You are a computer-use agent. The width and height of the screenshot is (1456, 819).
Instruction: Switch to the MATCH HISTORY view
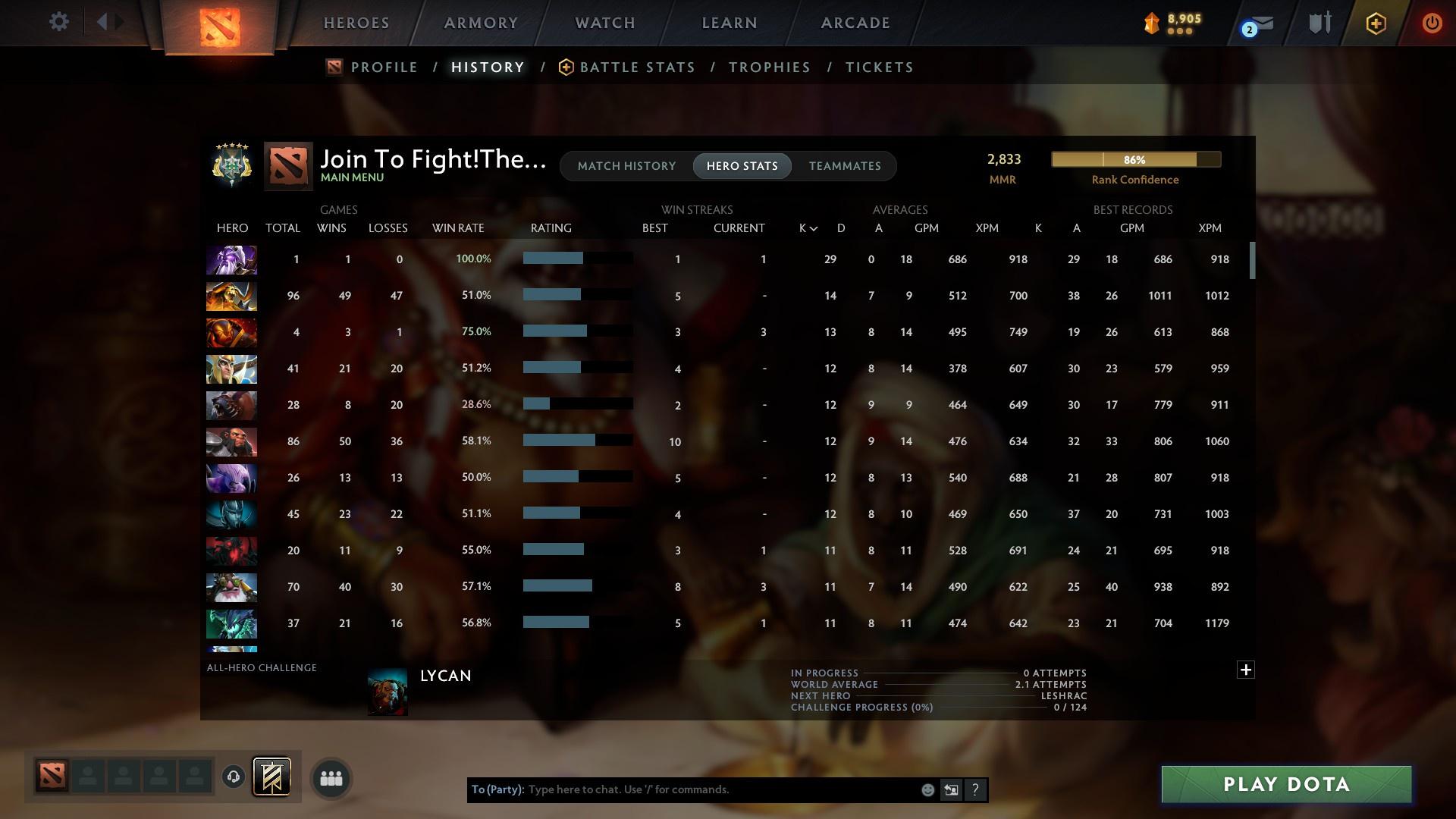[626, 165]
